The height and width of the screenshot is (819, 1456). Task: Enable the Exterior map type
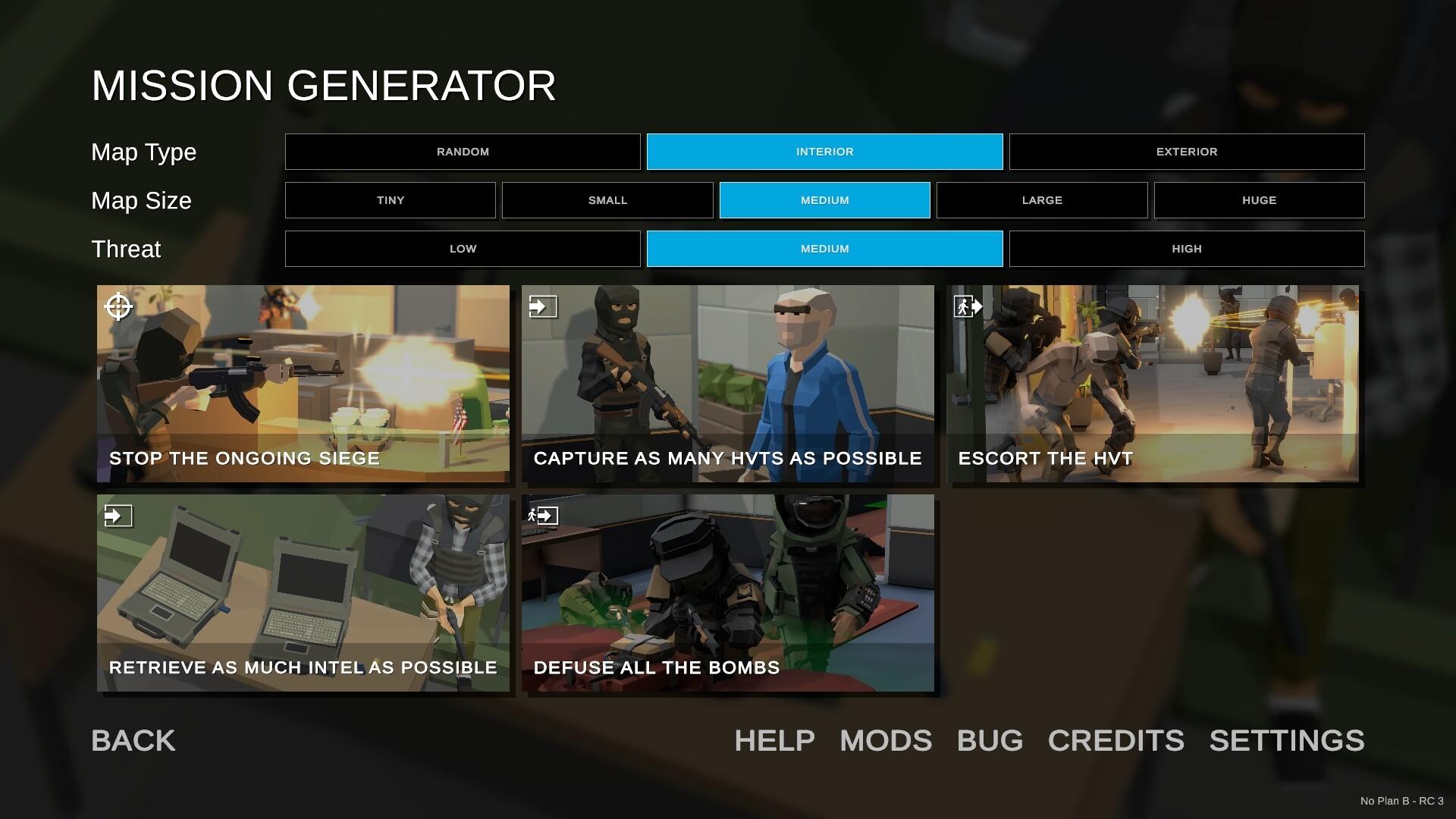pos(1187,152)
